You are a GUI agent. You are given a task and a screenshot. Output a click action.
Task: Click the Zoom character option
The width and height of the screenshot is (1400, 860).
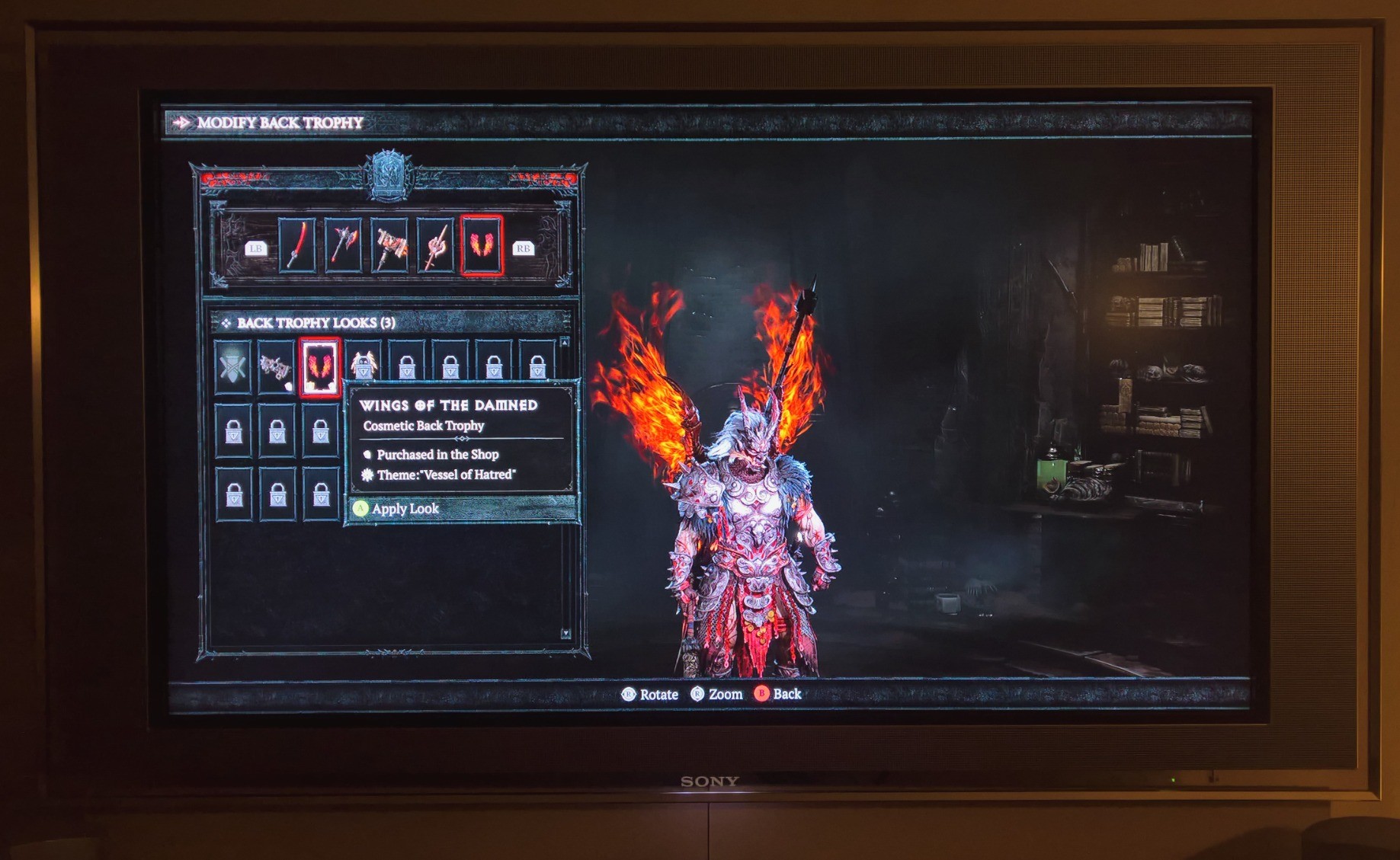coord(716,694)
